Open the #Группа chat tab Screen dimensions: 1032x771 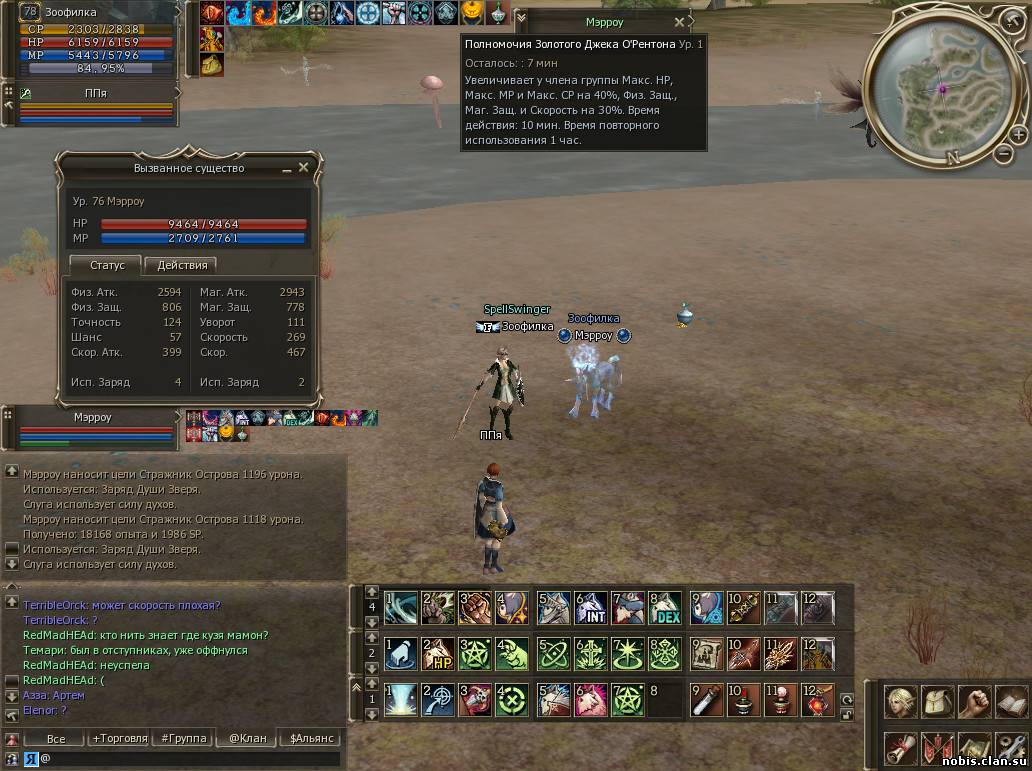(184, 739)
